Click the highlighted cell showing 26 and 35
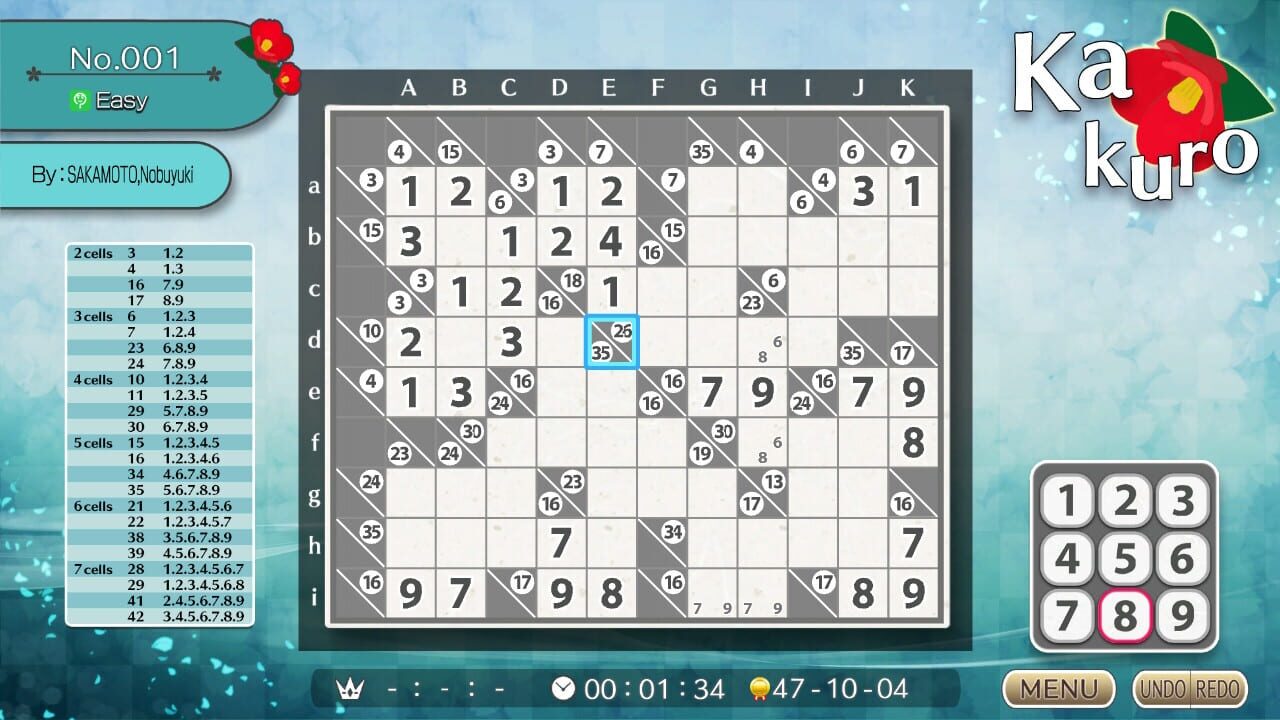This screenshot has width=1280, height=720. click(611, 342)
